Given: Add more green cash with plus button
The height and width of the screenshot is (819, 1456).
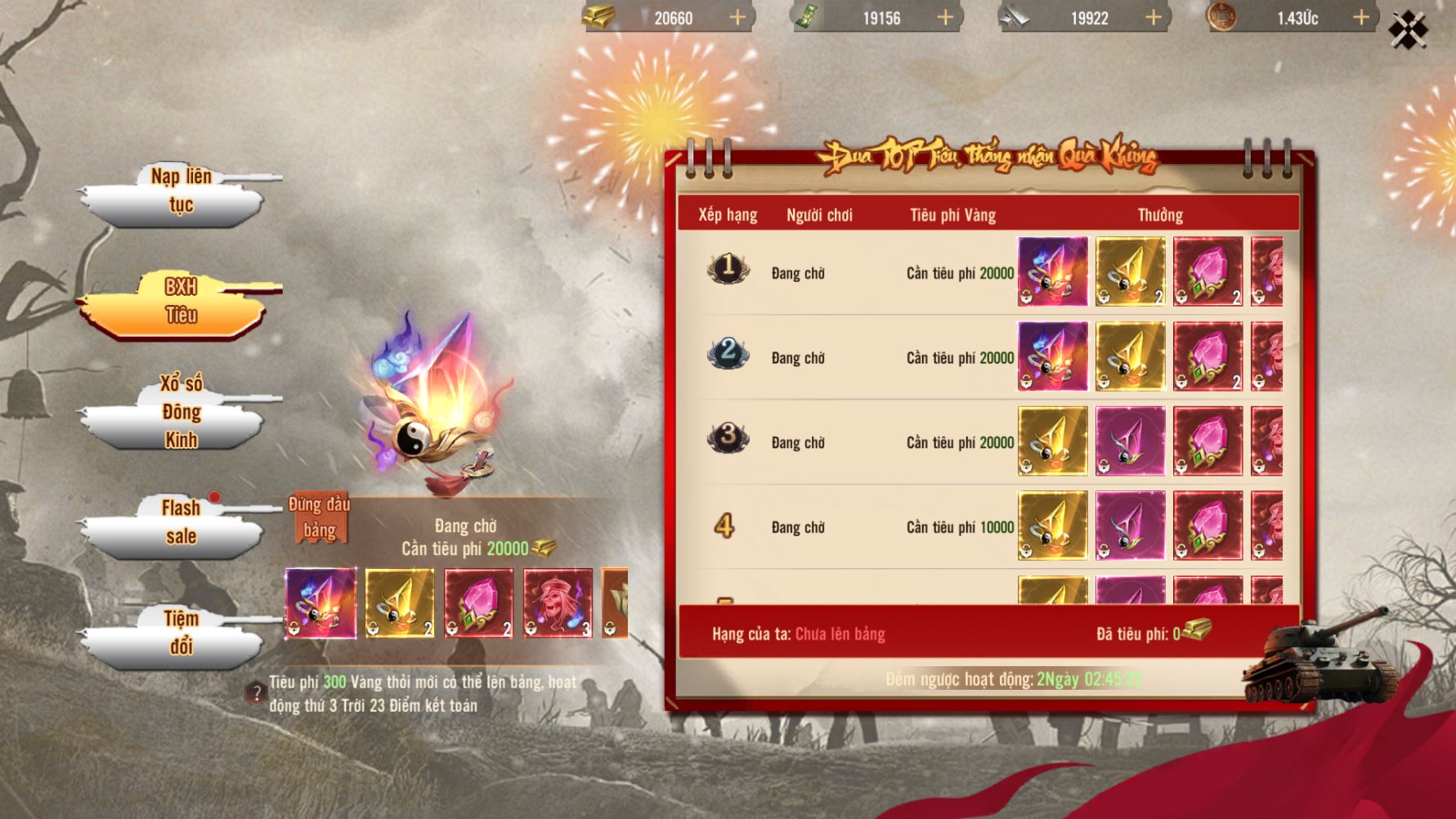Looking at the screenshot, I should coord(946,18).
